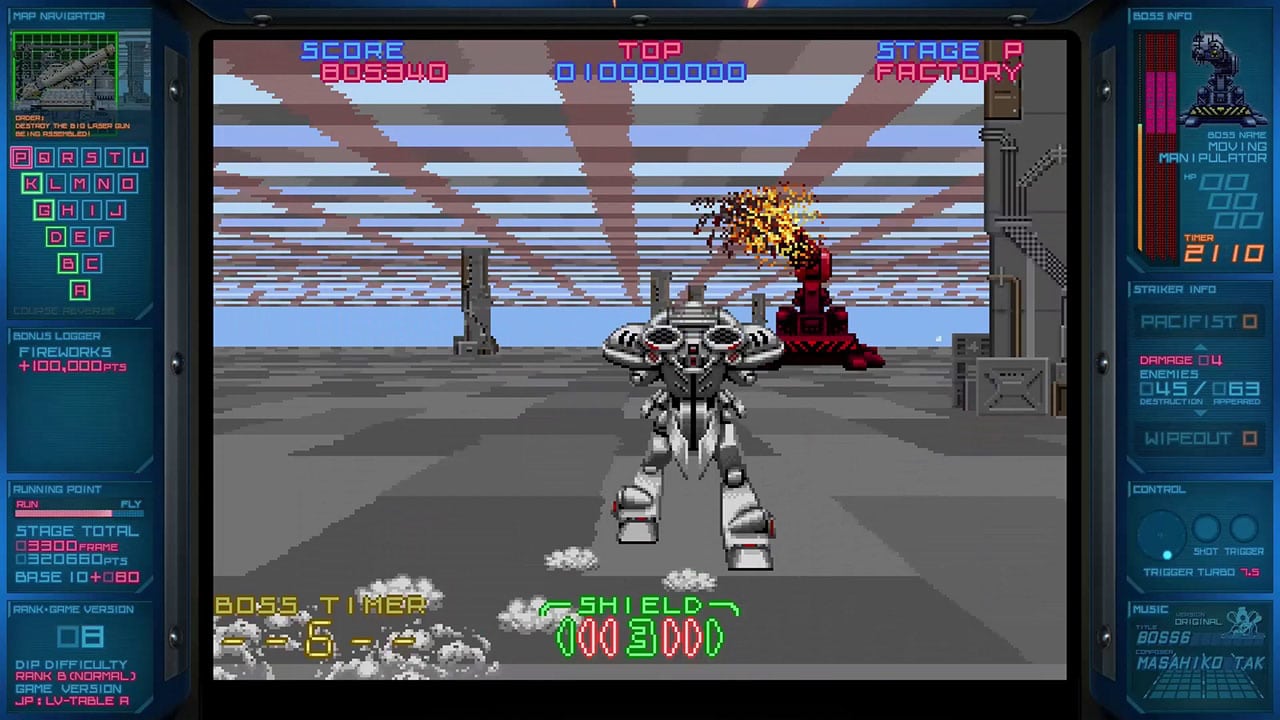Select stage tile P on the map grid

20,157
